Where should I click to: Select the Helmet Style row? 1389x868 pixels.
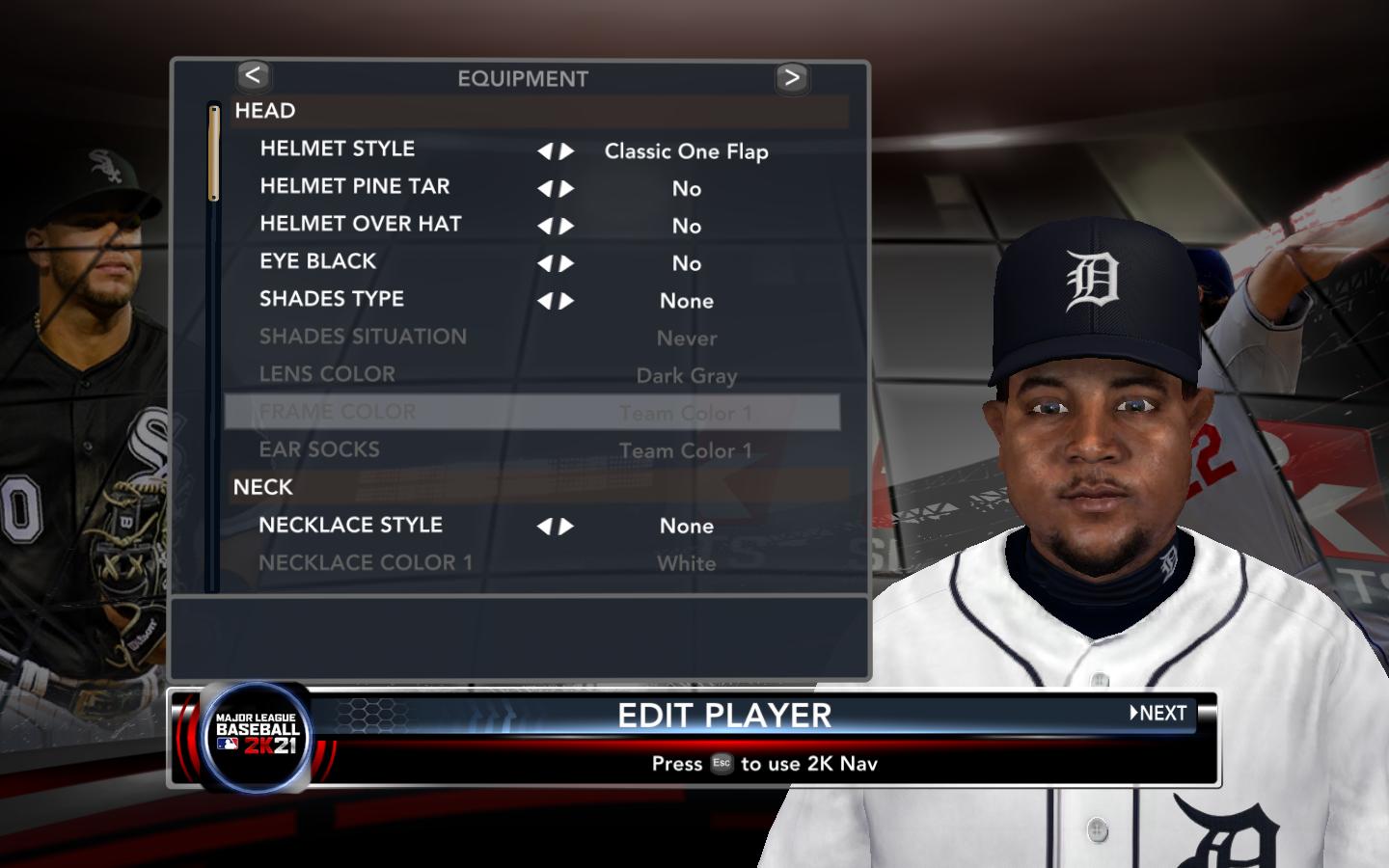click(x=338, y=149)
